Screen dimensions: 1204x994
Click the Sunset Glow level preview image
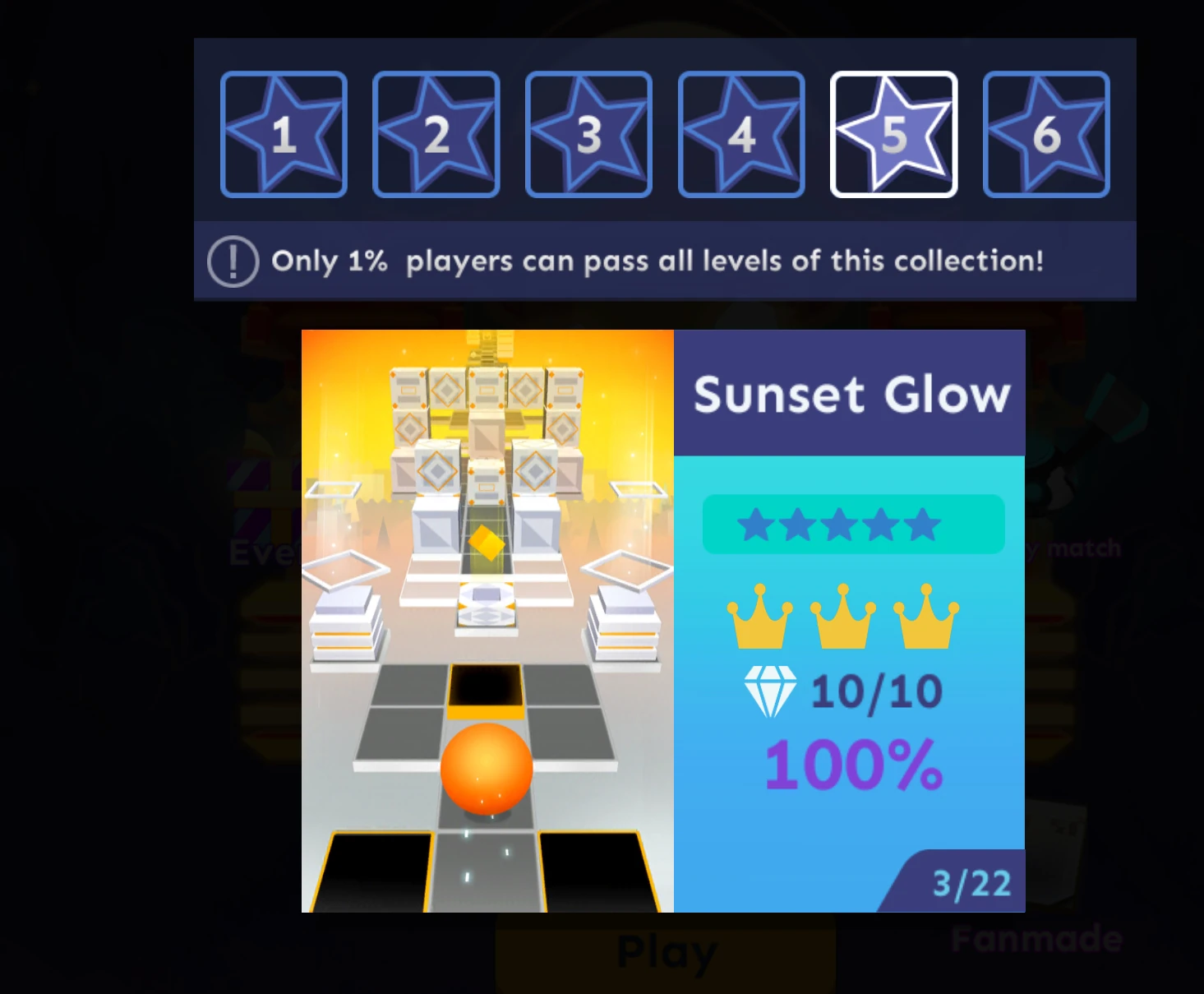click(488, 621)
